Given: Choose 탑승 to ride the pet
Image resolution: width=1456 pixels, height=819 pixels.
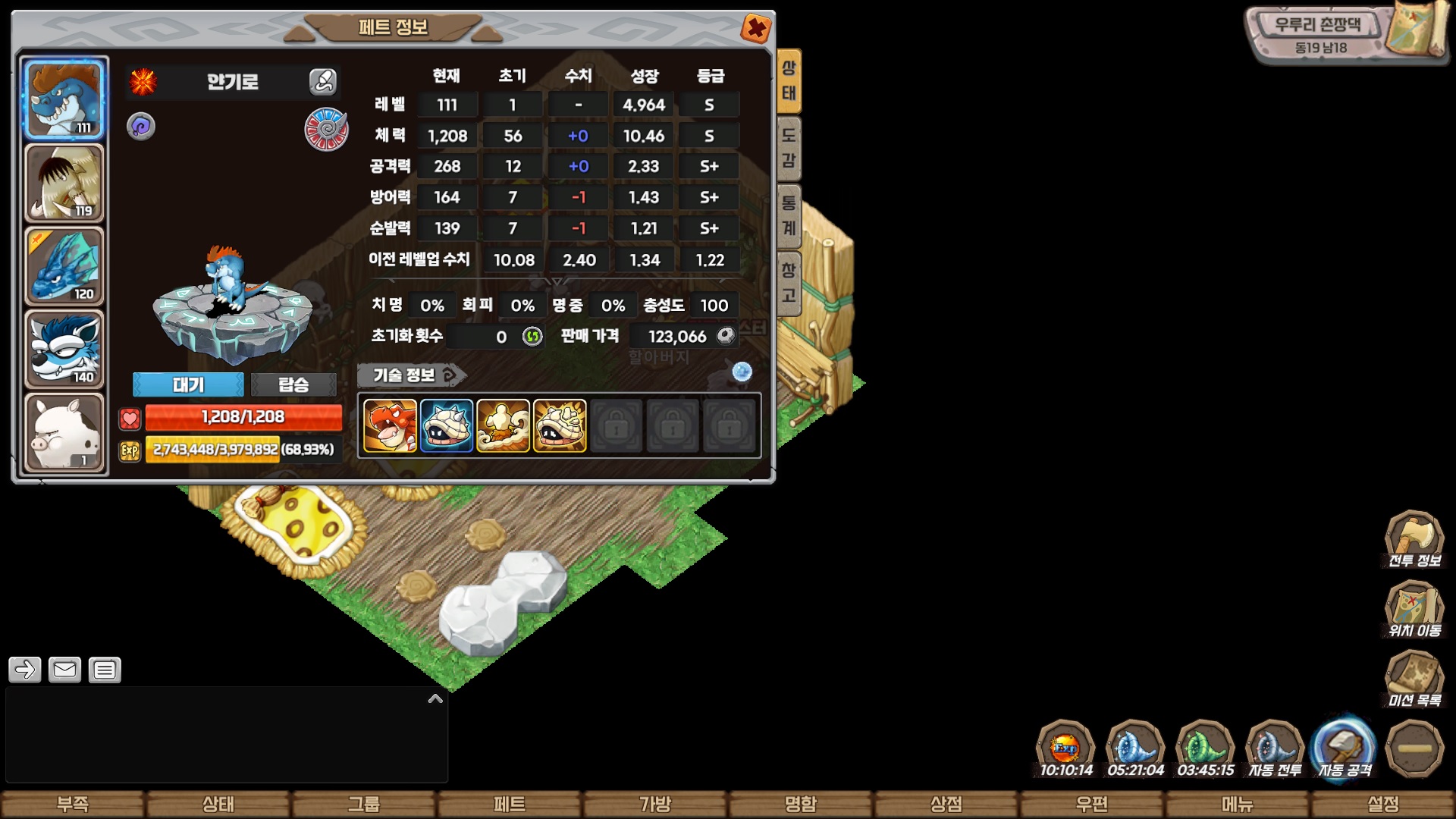Looking at the screenshot, I should pos(293,384).
